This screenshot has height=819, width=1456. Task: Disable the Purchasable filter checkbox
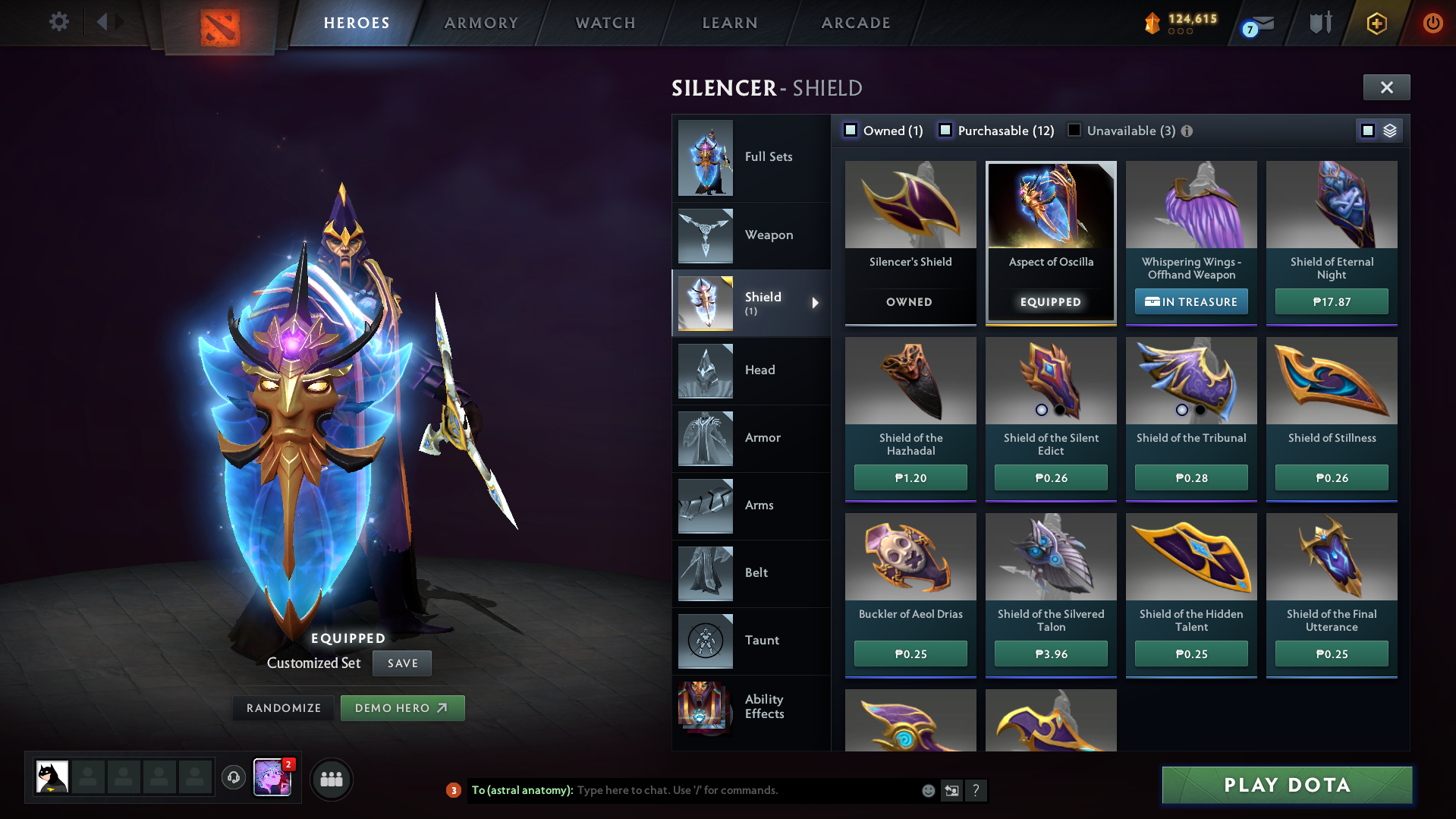pos(945,131)
